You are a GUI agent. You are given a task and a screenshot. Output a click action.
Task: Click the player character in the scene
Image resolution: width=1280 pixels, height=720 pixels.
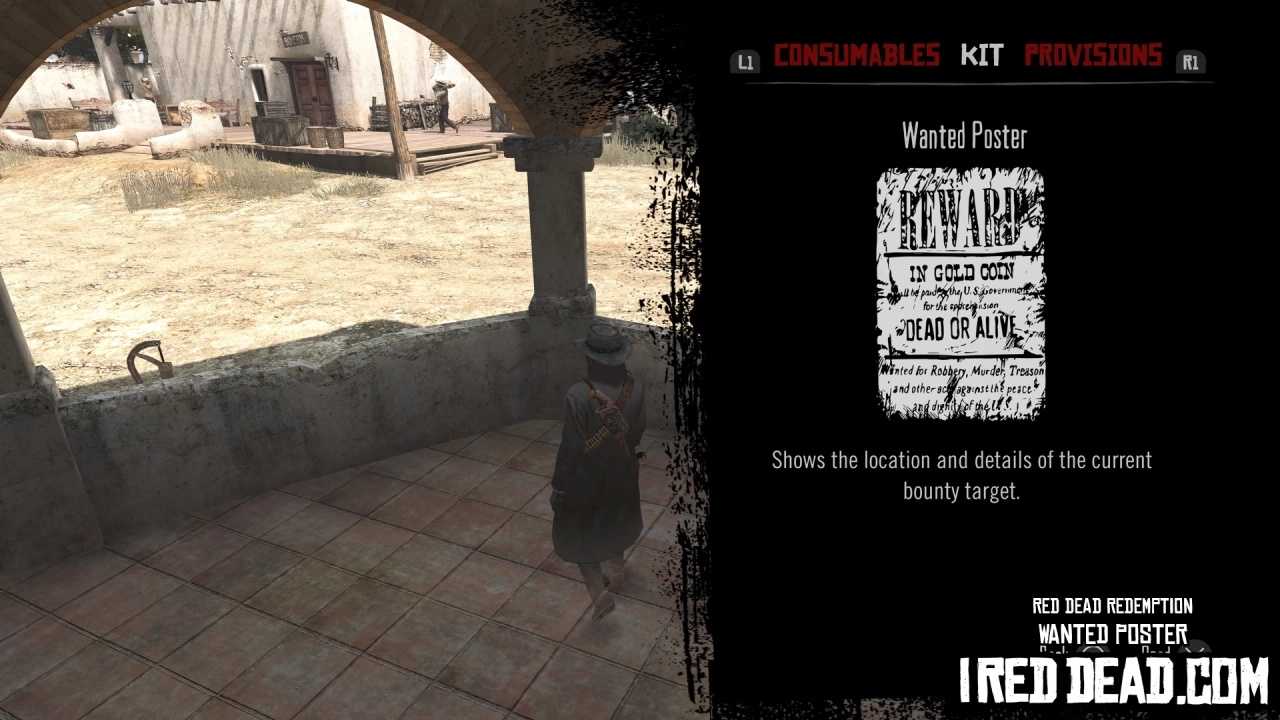(600, 460)
